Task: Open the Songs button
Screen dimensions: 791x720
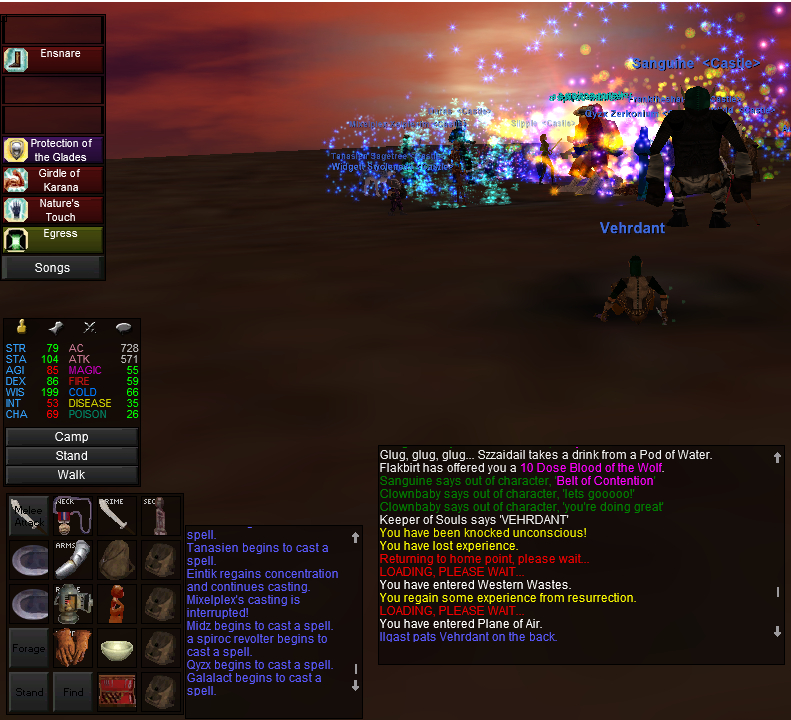Action: (x=53, y=268)
